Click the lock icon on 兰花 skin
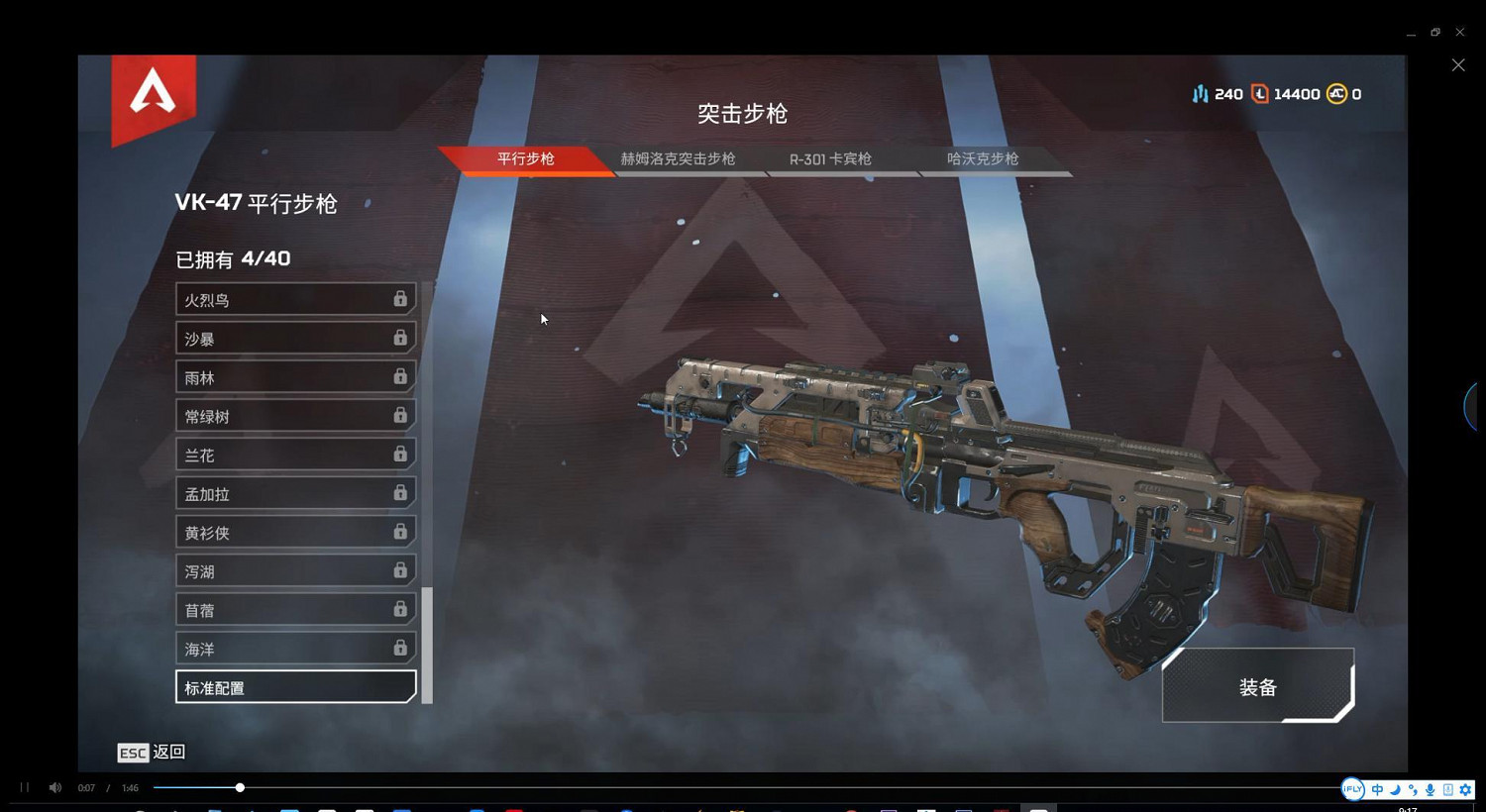Screen dimensions: 1486x812 pyautogui.click(x=400, y=453)
